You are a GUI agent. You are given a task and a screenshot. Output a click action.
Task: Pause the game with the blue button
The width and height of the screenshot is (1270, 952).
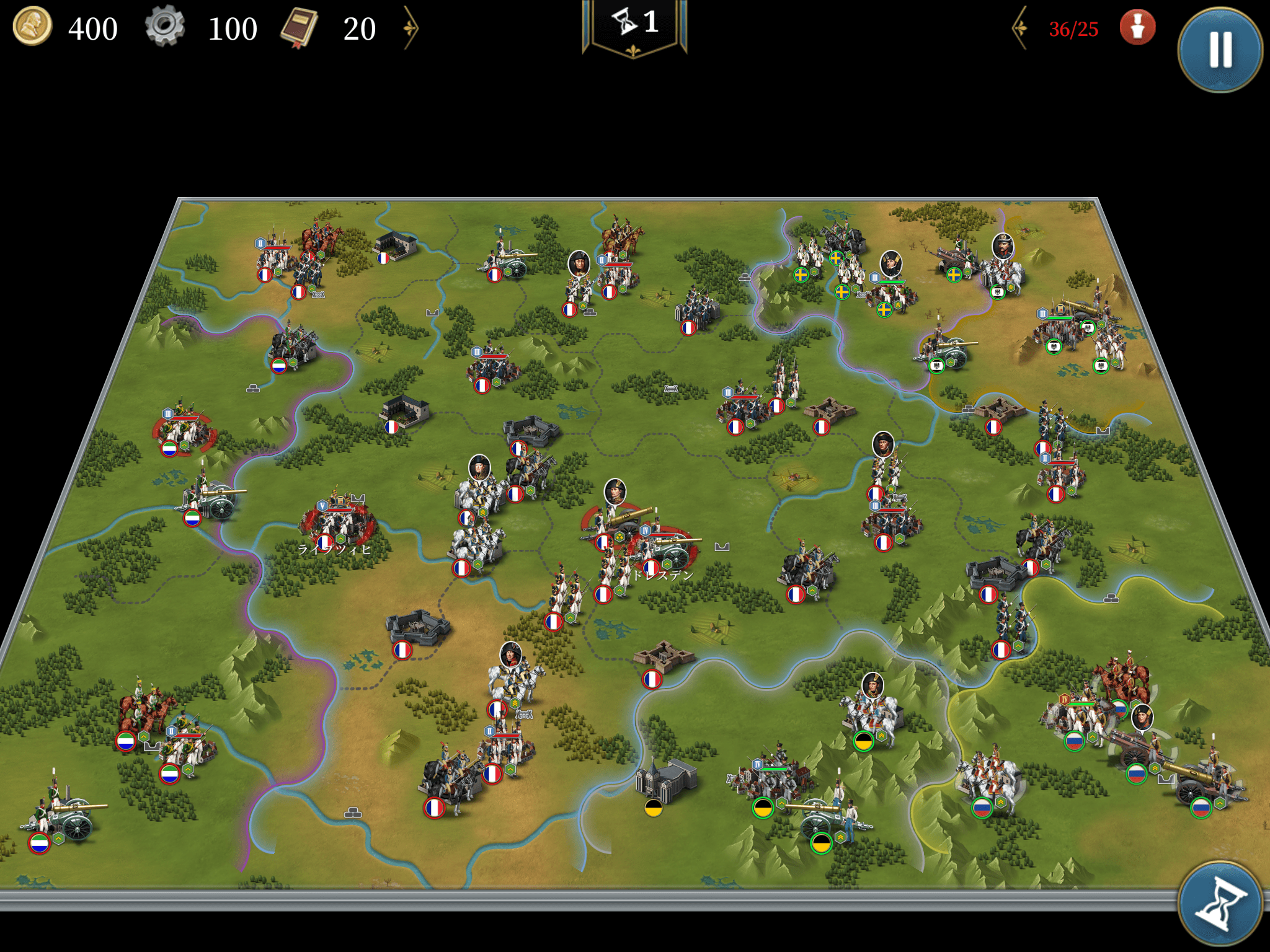pyautogui.click(x=1220, y=50)
